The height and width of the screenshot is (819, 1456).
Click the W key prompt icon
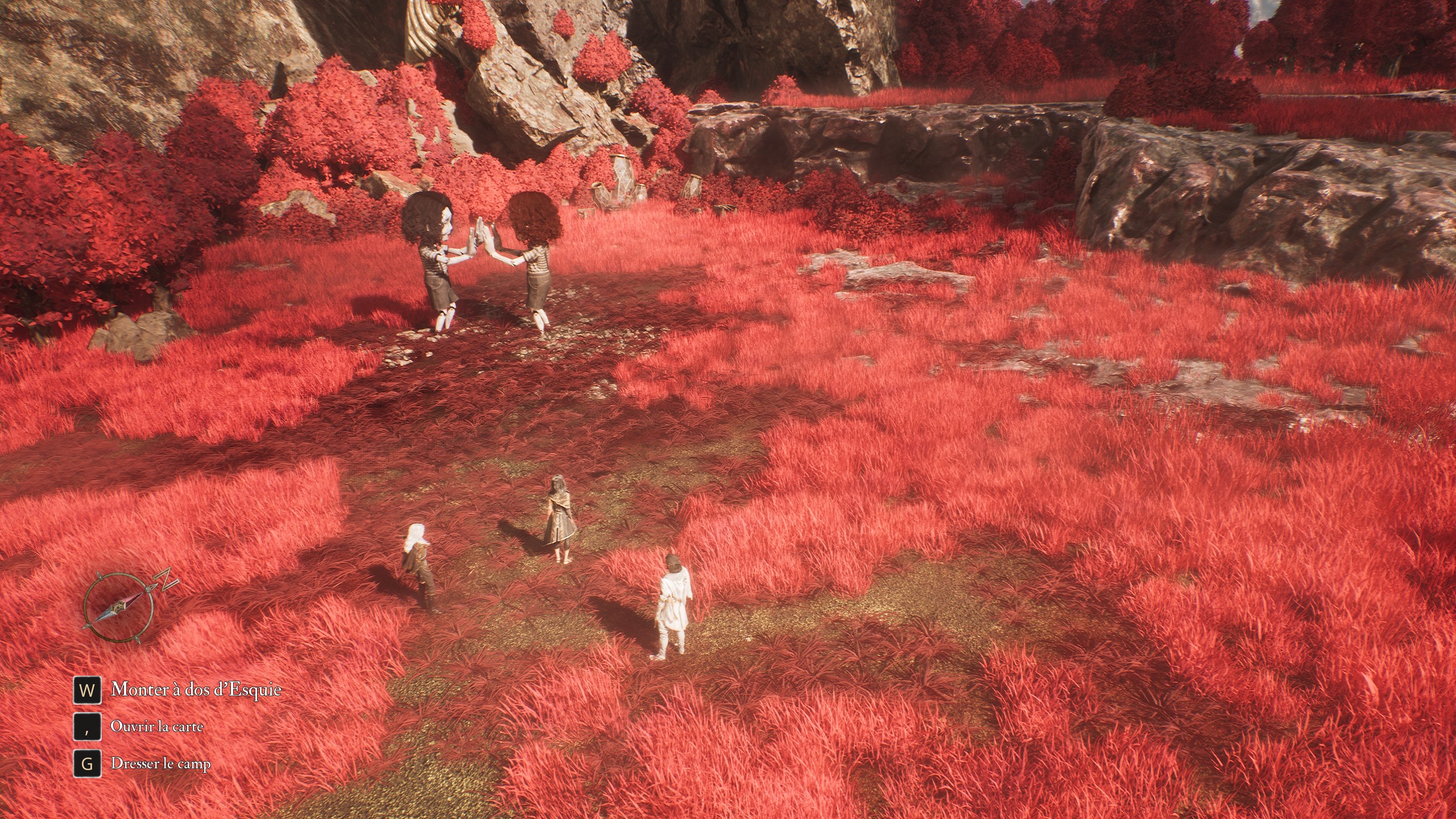[88, 690]
